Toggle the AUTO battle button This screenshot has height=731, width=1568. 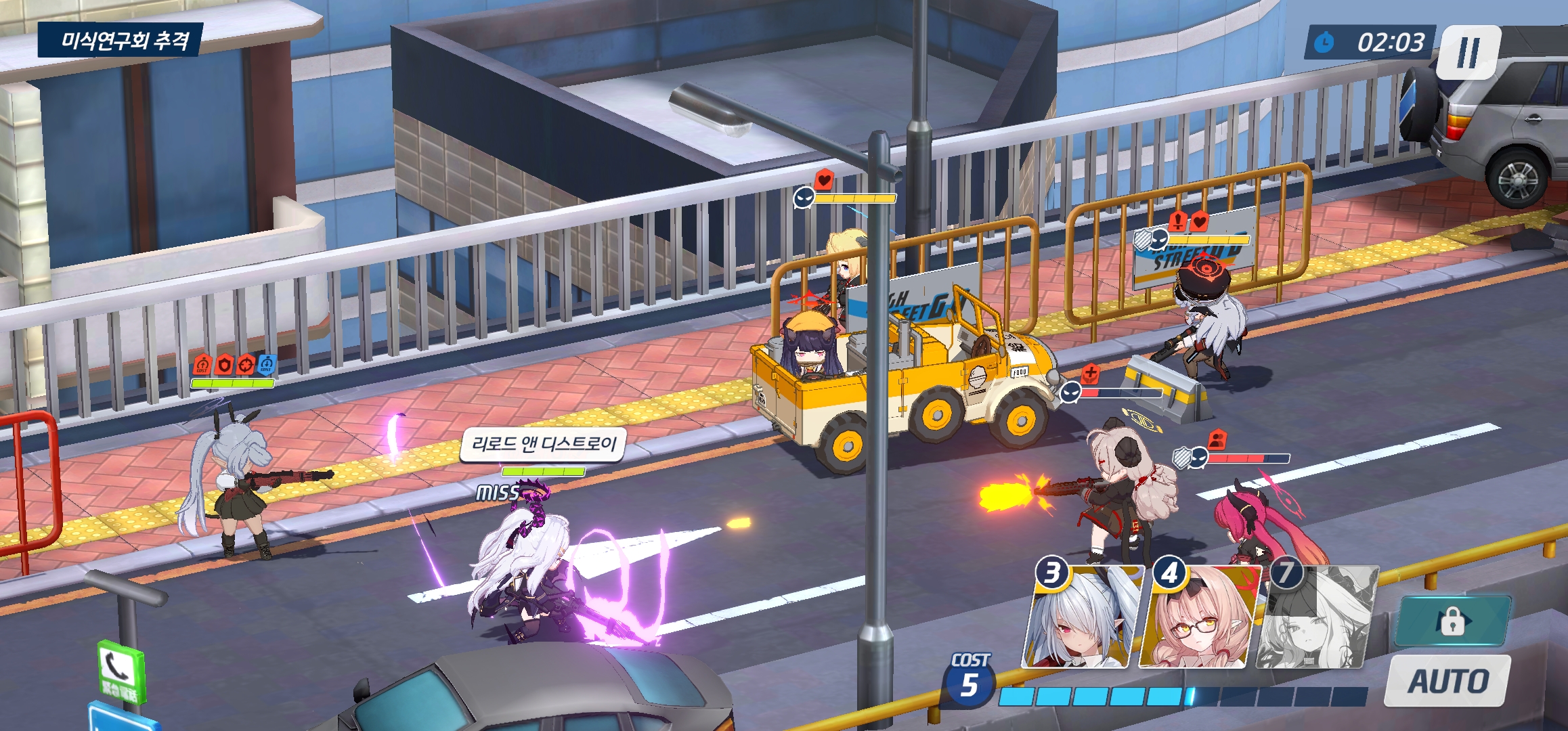click(x=1448, y=681)
